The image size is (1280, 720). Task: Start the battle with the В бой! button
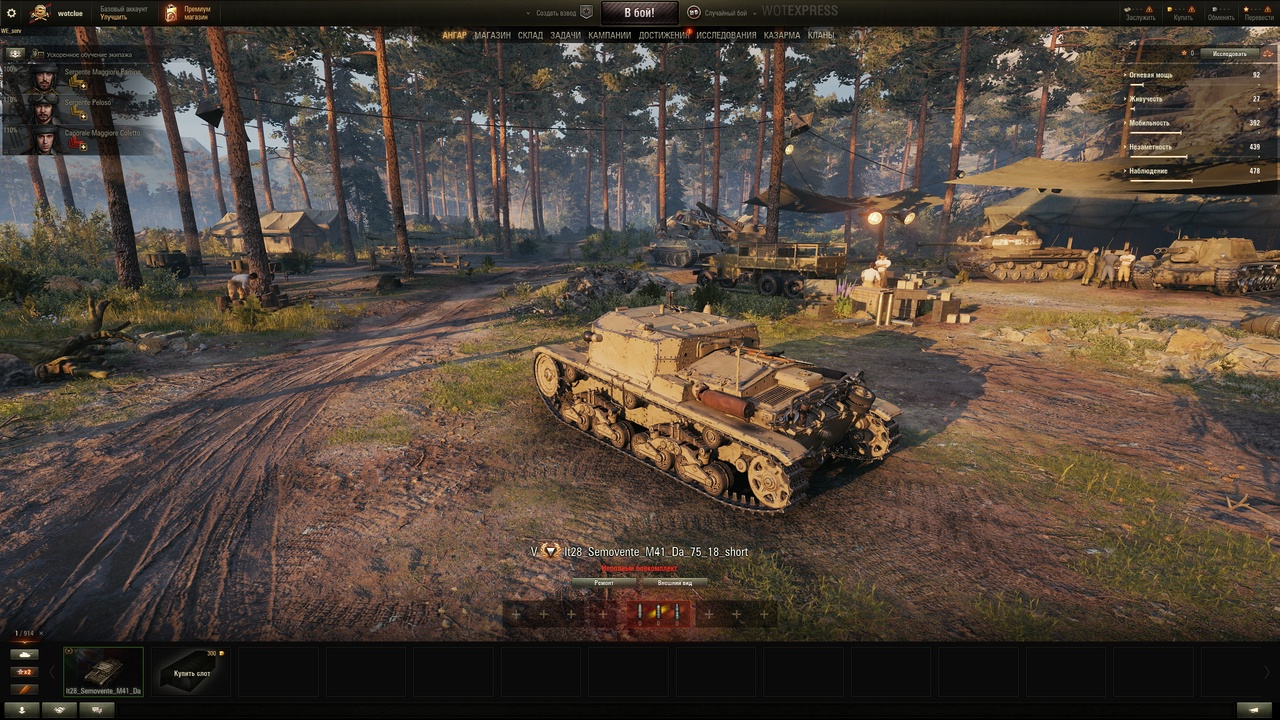(639, 13)
